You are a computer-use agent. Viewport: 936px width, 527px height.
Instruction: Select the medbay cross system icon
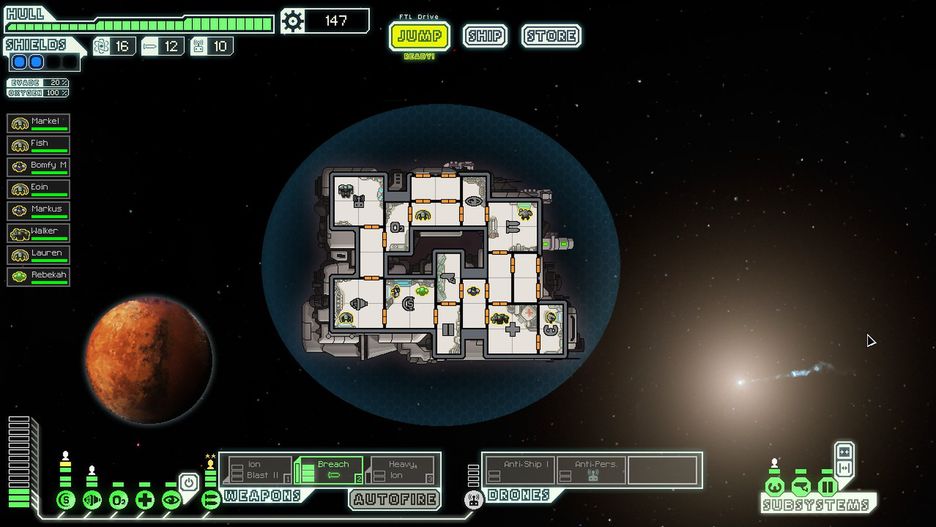tap(144, 499)
